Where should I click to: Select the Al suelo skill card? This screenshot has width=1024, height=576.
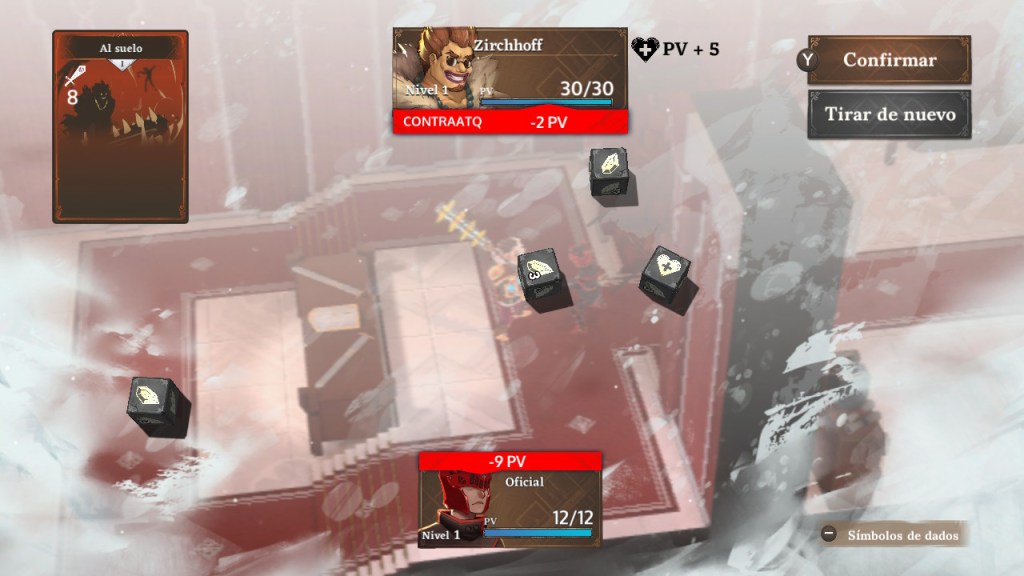[120, 126]
